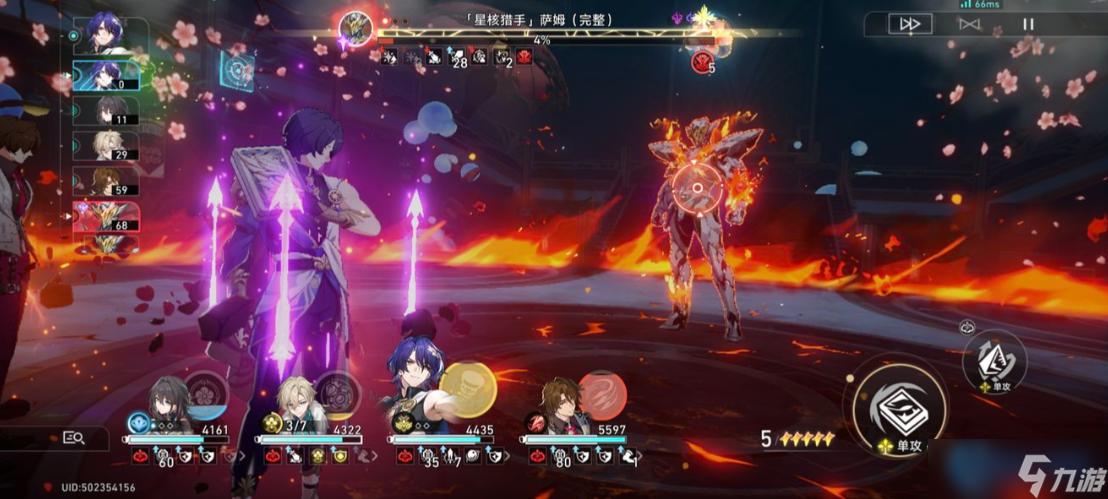Viewport: 1108px width, 499px height.
Task: Toggle the double-speed battle button
Action: click(x=909, y=24)
